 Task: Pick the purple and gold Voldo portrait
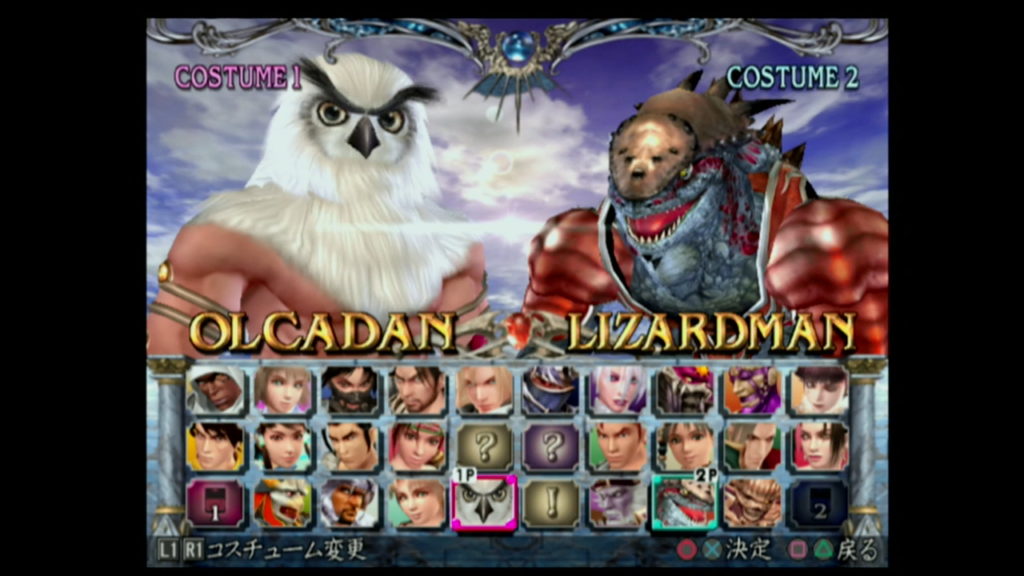coord(753,390)
